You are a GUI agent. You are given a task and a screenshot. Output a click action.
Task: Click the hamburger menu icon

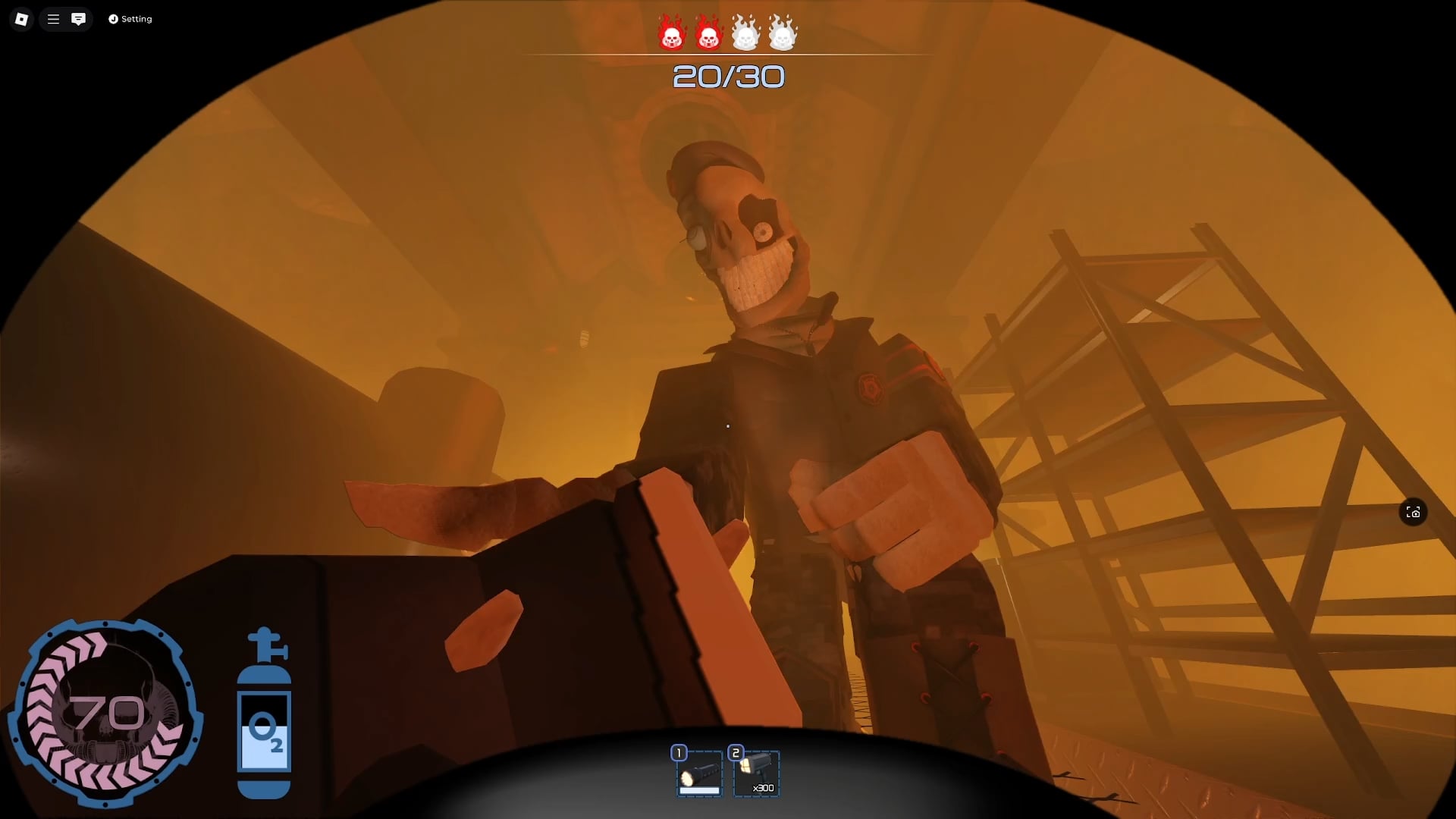point(52,19)
